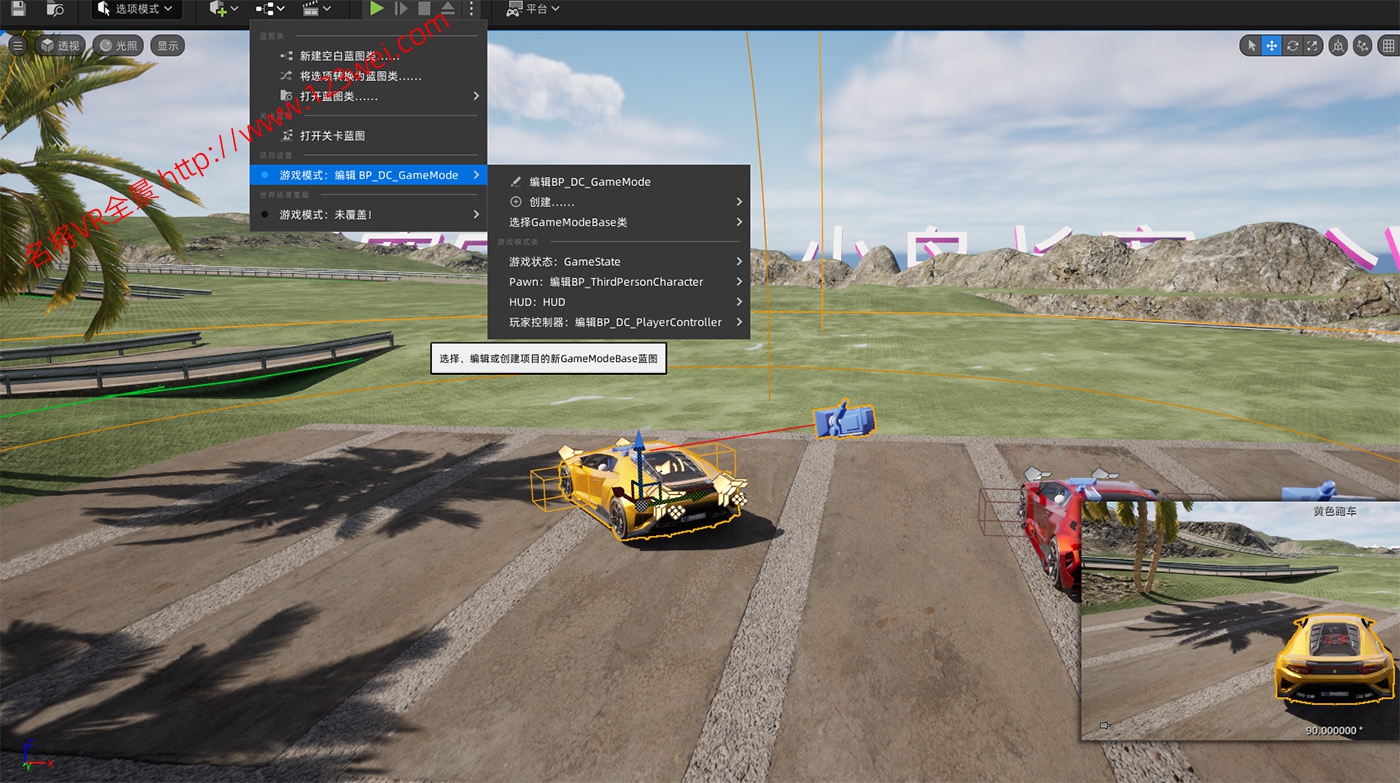Open the 打开蓝图类 submenu

[339, 96]
